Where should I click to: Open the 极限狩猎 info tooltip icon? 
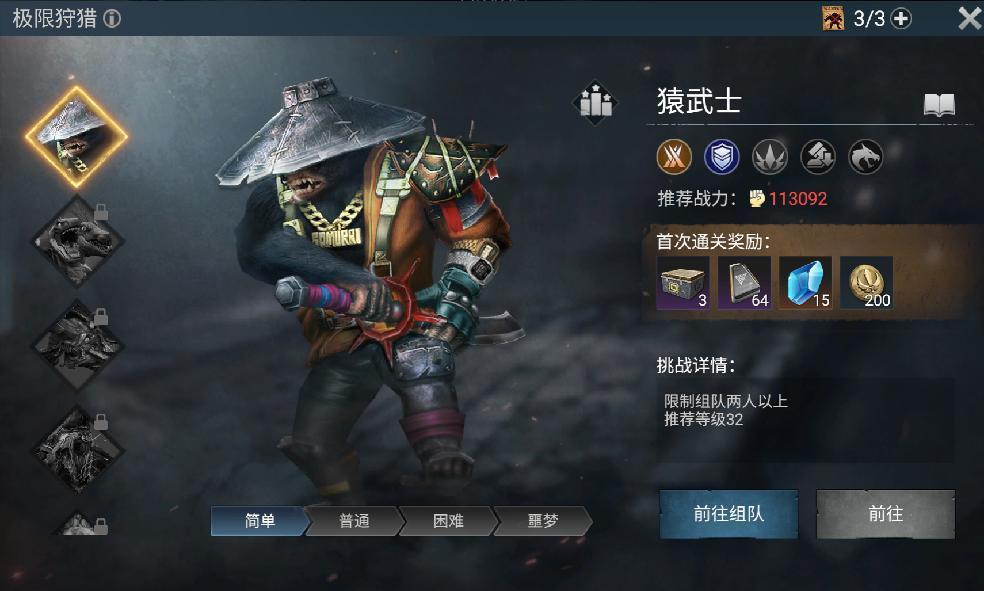[x=113, y=19]
